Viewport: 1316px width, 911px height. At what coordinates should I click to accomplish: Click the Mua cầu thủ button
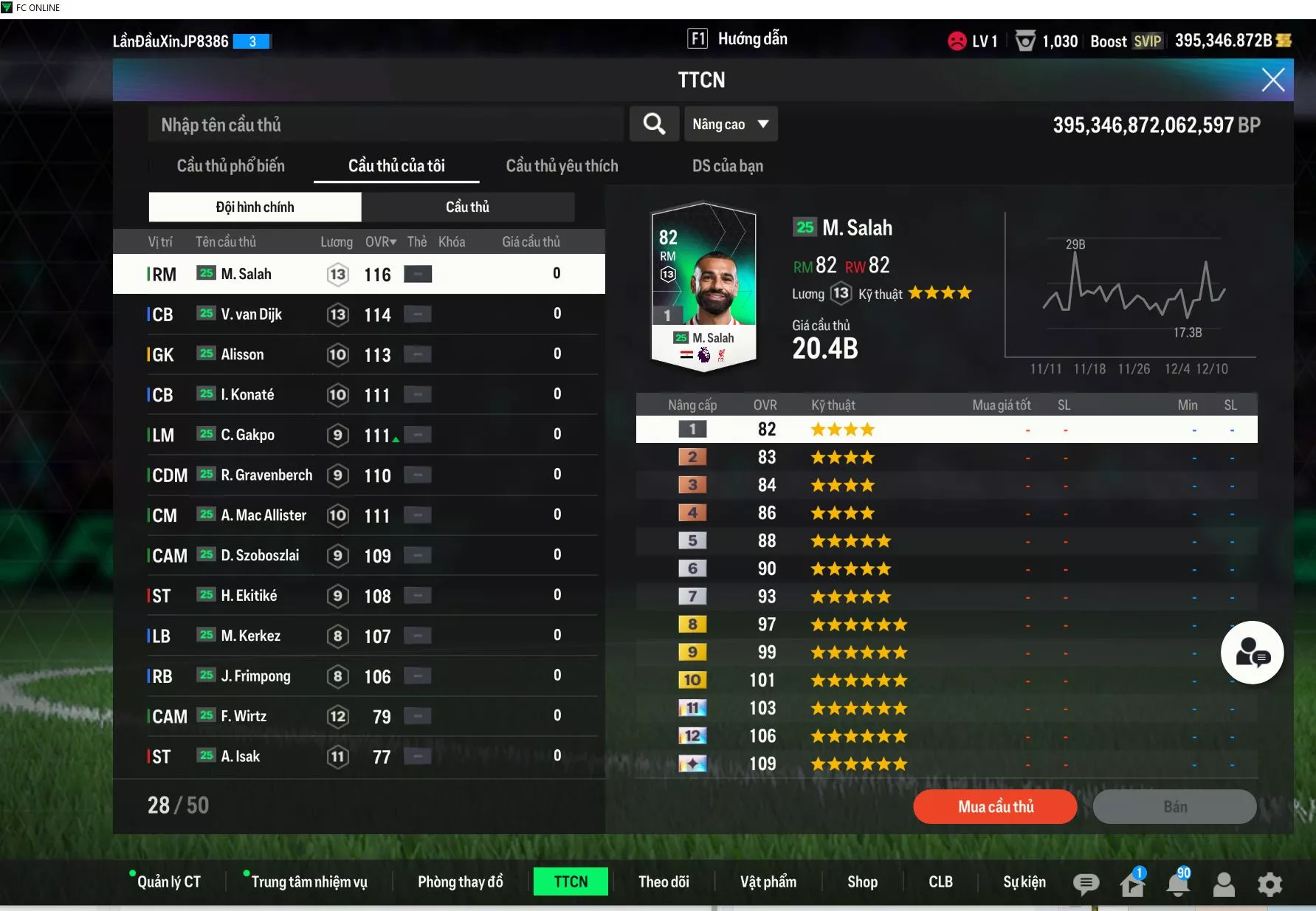(995, 807)
